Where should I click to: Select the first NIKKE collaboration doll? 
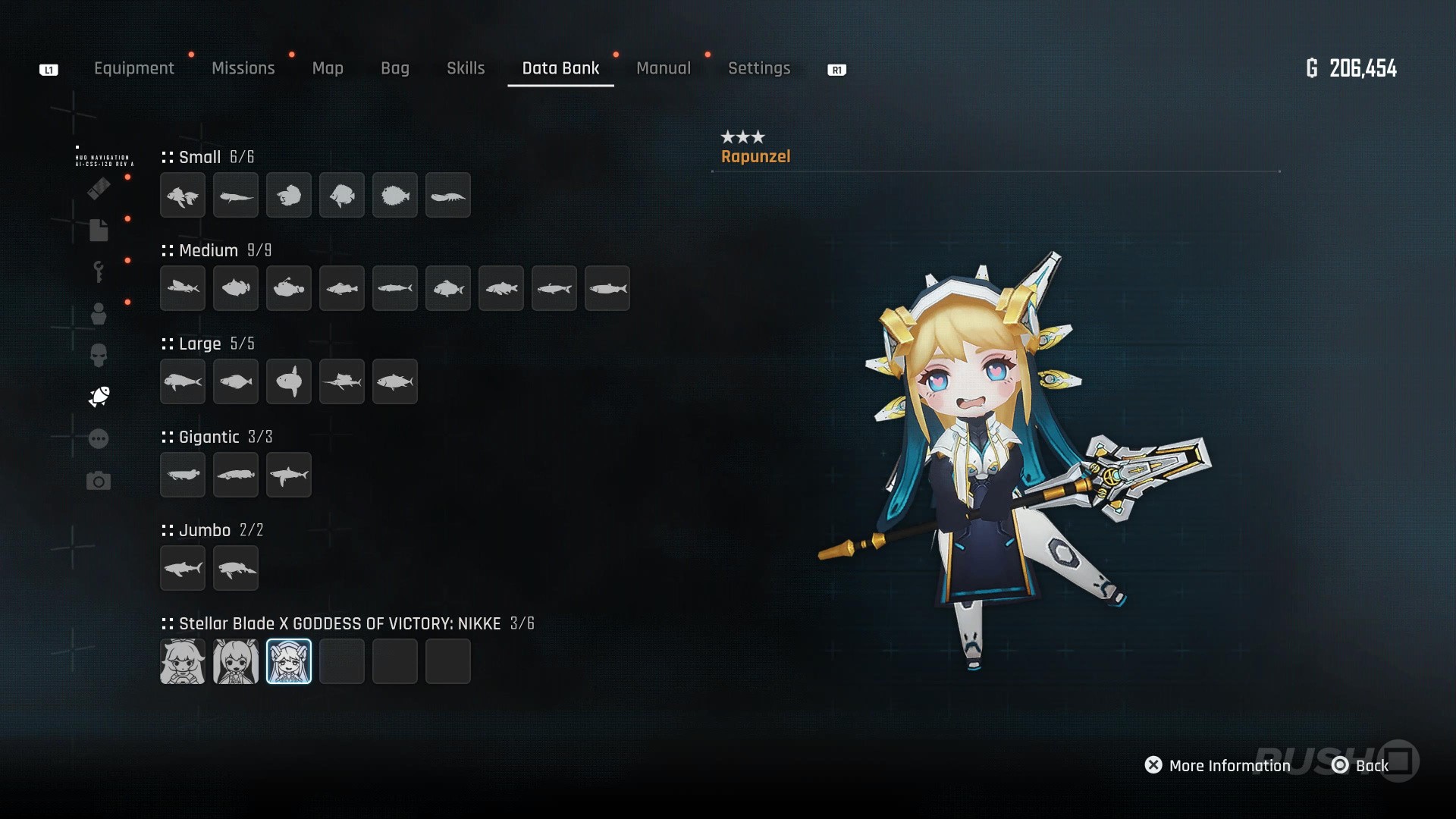(x=183, y=661)
